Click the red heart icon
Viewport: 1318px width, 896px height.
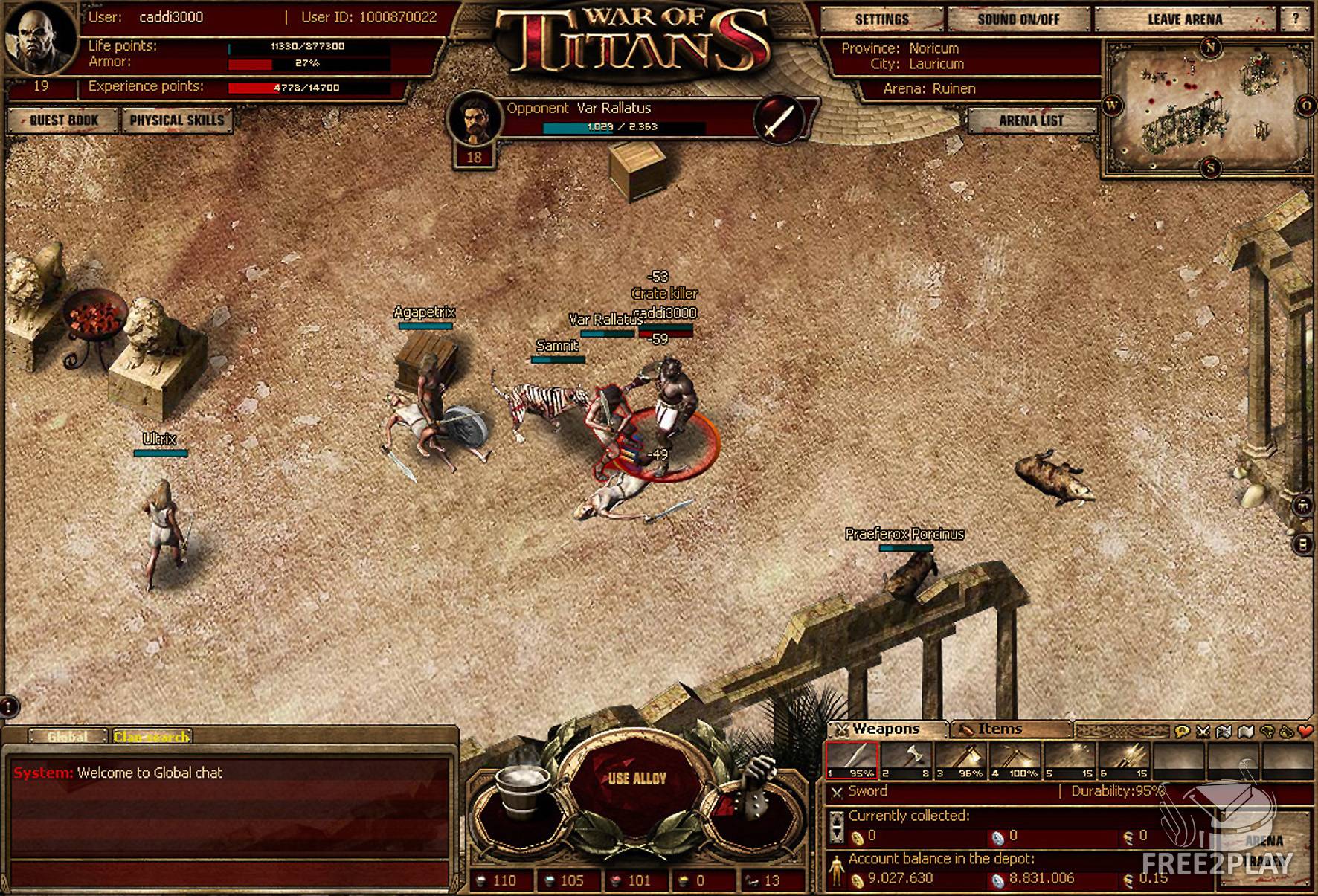click(x=1305, y=732)
